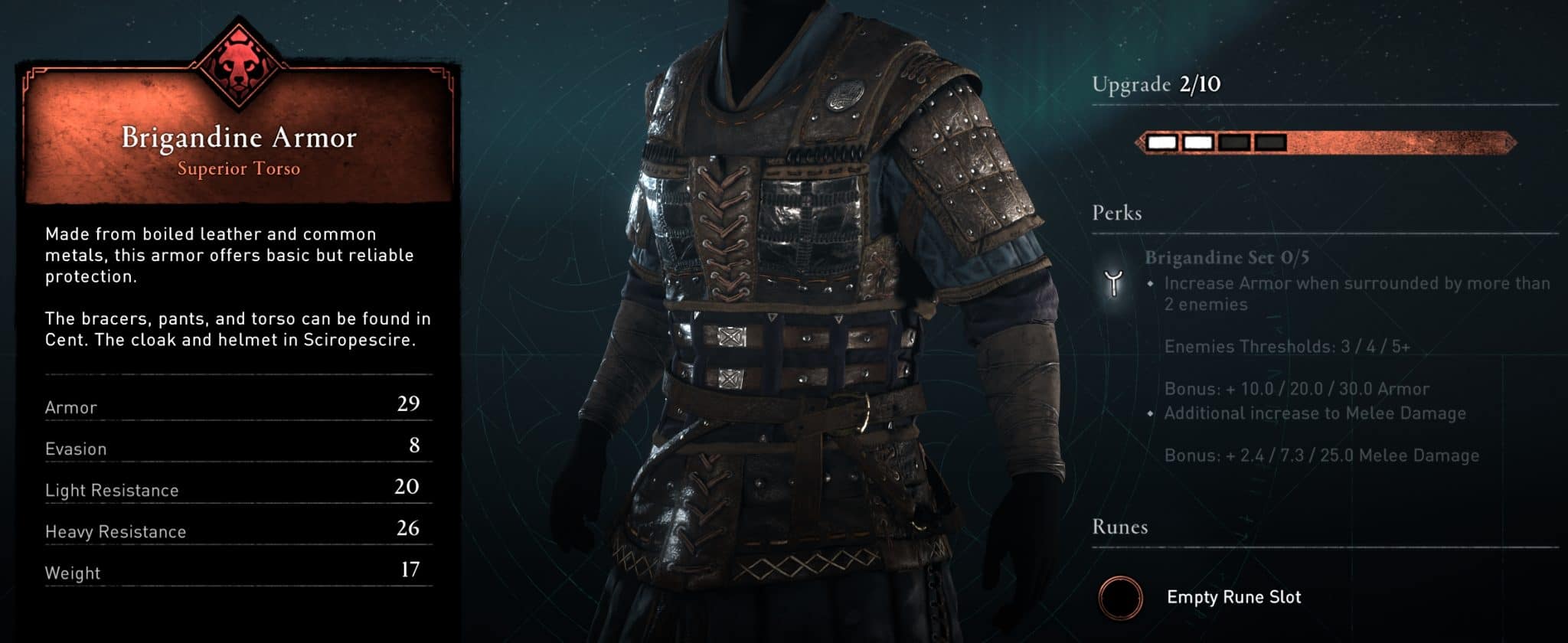This screenshot has height=643, width=1568.
Task: Click the Armor stat row showing 29
Action: (230, 407)
